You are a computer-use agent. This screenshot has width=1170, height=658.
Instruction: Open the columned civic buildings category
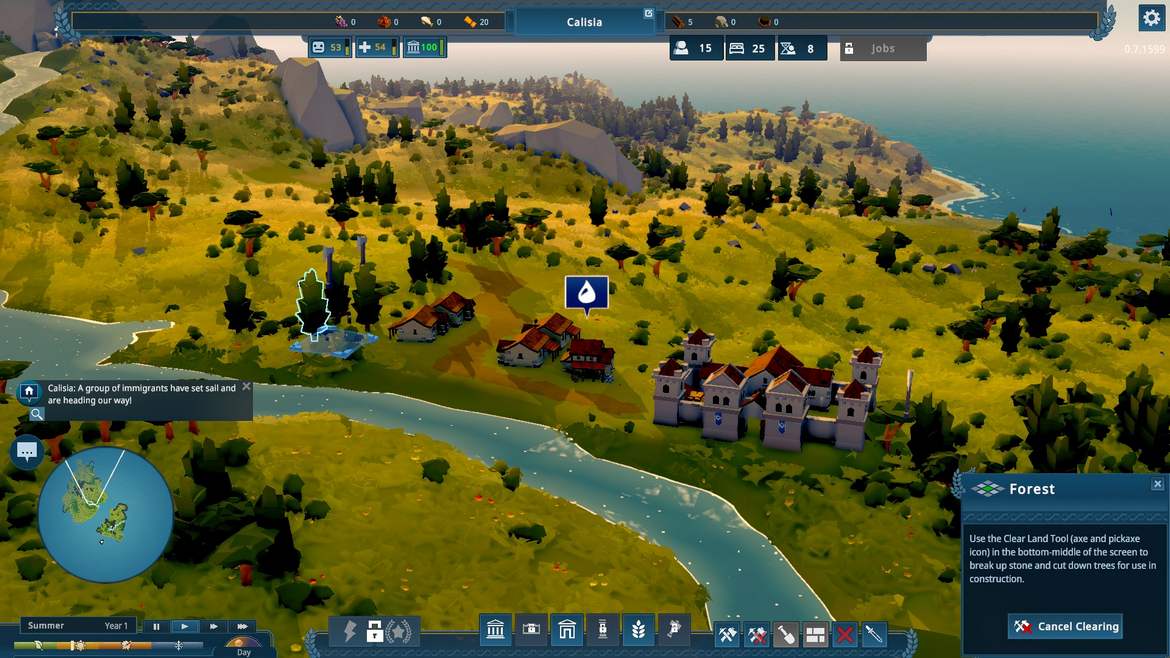click(495, 629)
